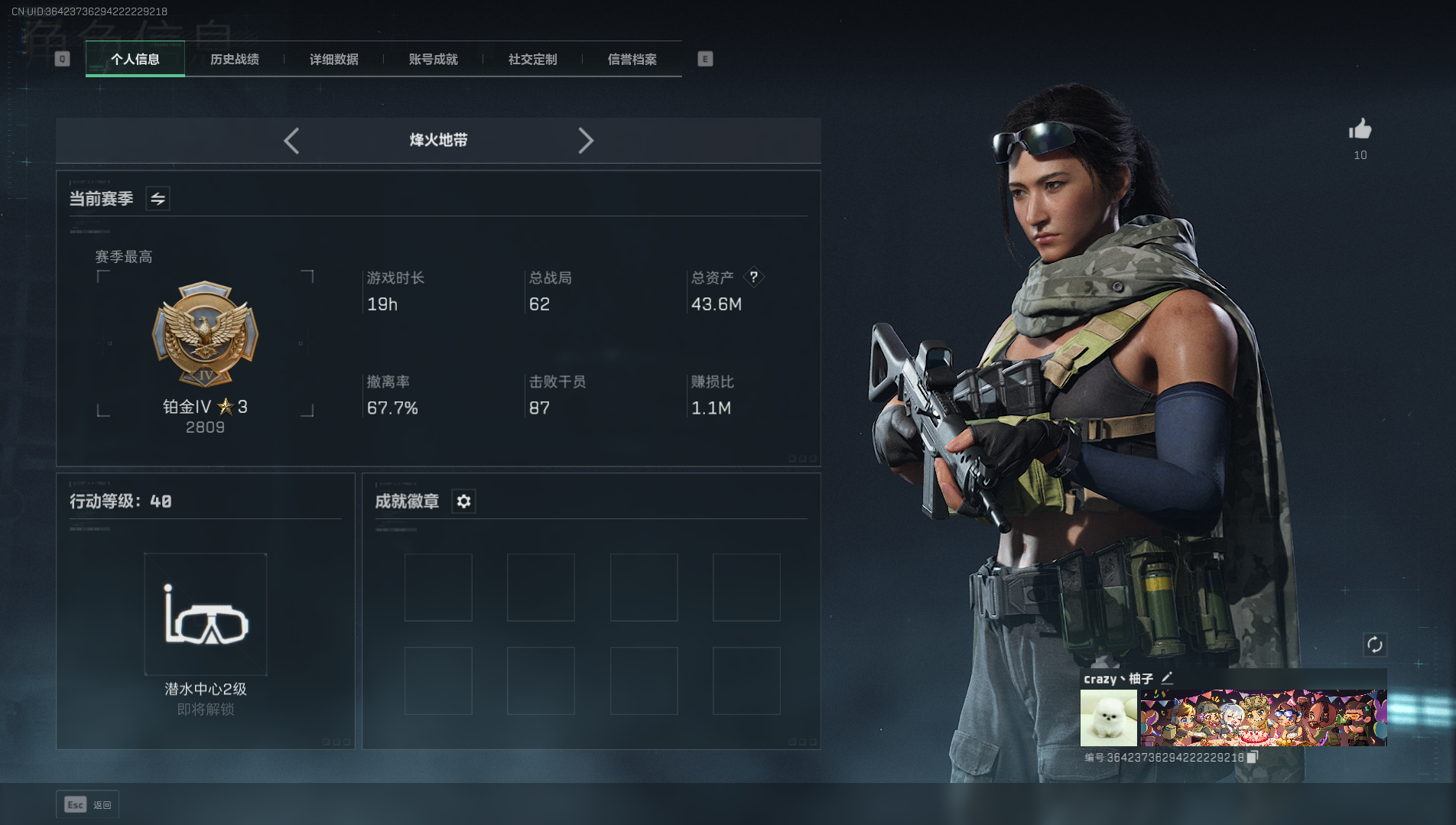Click the E shortcut icon right of the tabs
Image resolution: width=1456 pixels, height=825 pixels.
pyautogui.click(x=704, y=58)
